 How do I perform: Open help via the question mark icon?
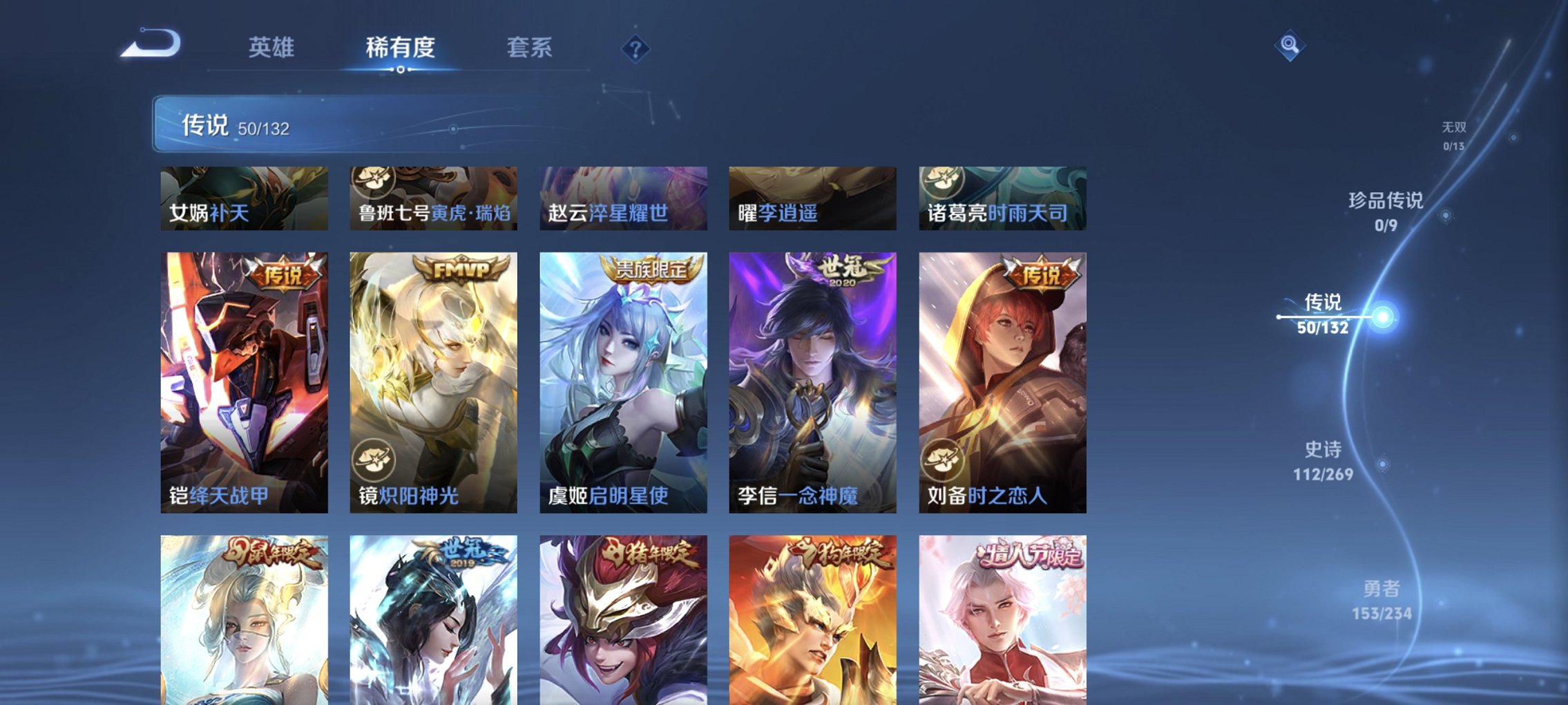[636, 48]
